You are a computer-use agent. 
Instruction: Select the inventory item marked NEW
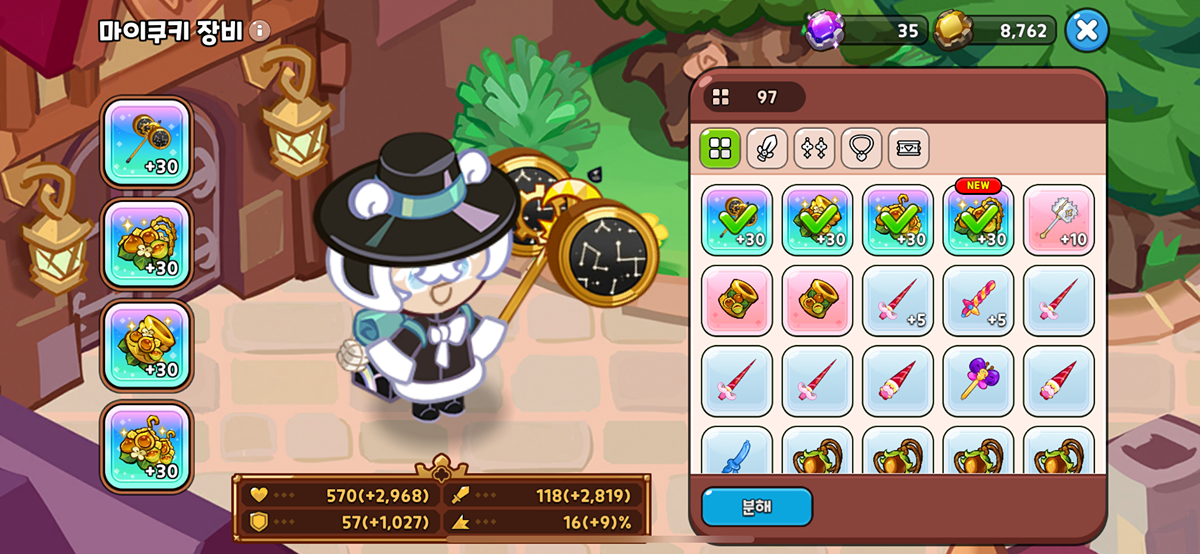click(x=978, y=220)
